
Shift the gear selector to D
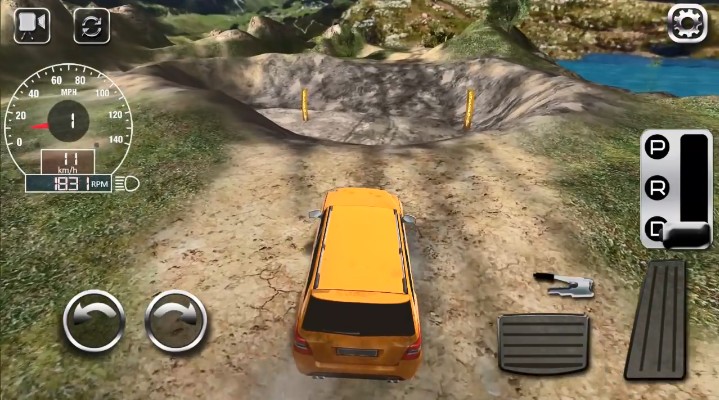pos(657,226)
